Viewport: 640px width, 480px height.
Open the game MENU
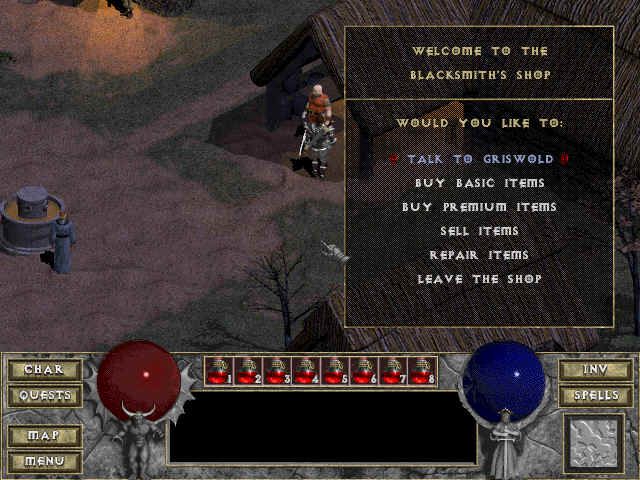44,461
